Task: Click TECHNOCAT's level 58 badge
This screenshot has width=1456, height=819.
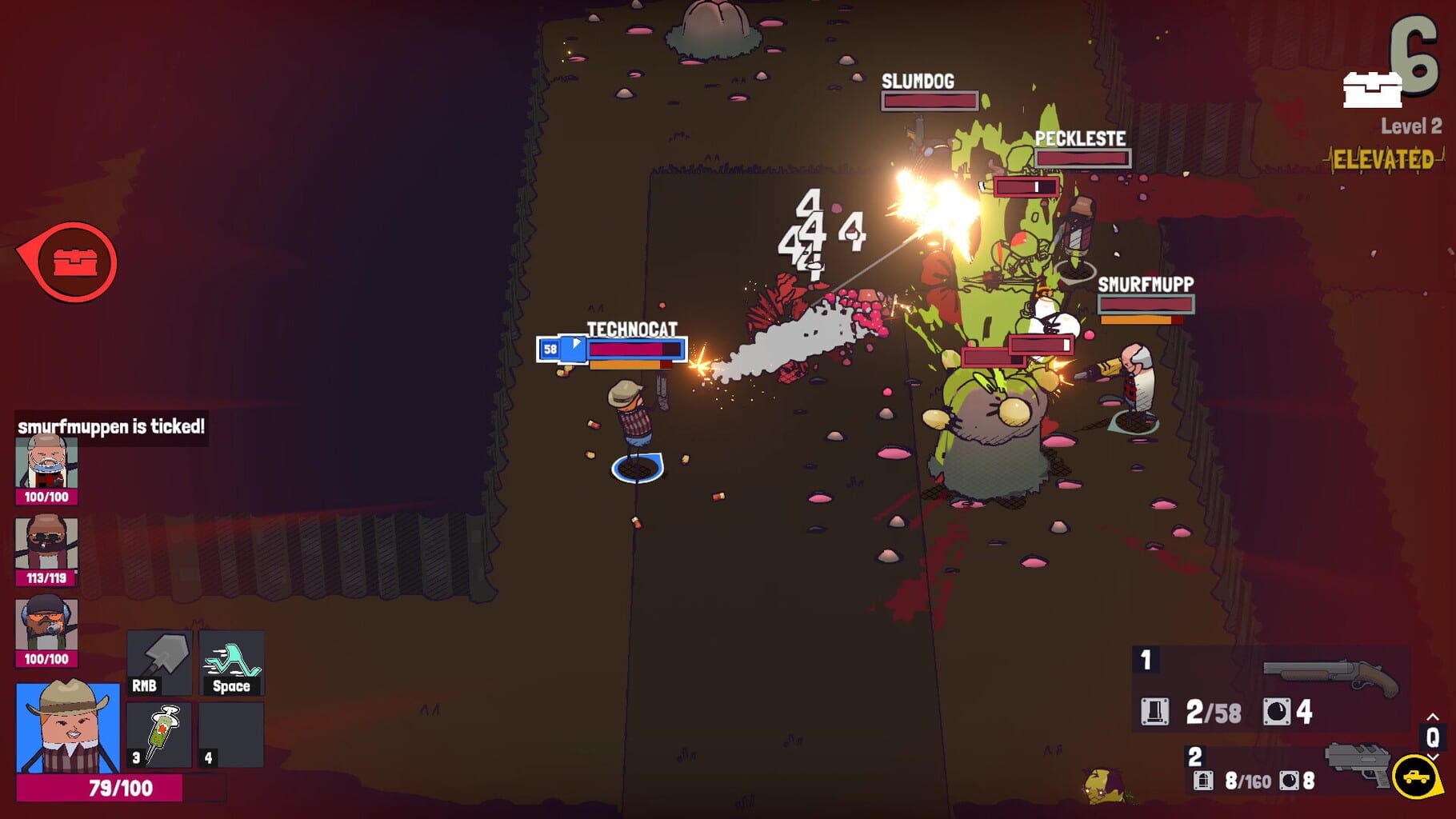Action: [549, 348]
